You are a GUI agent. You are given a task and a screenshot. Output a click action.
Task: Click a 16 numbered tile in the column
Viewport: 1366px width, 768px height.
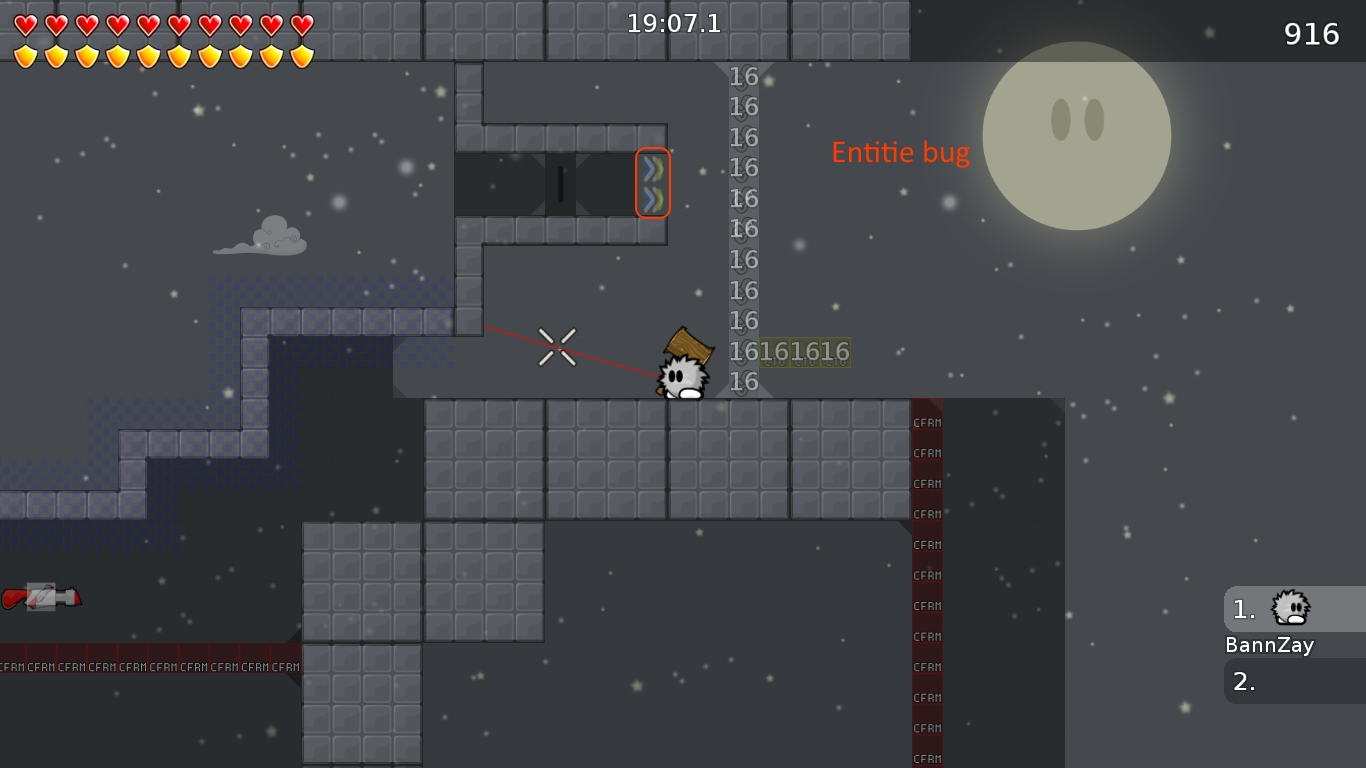(742, 229)
